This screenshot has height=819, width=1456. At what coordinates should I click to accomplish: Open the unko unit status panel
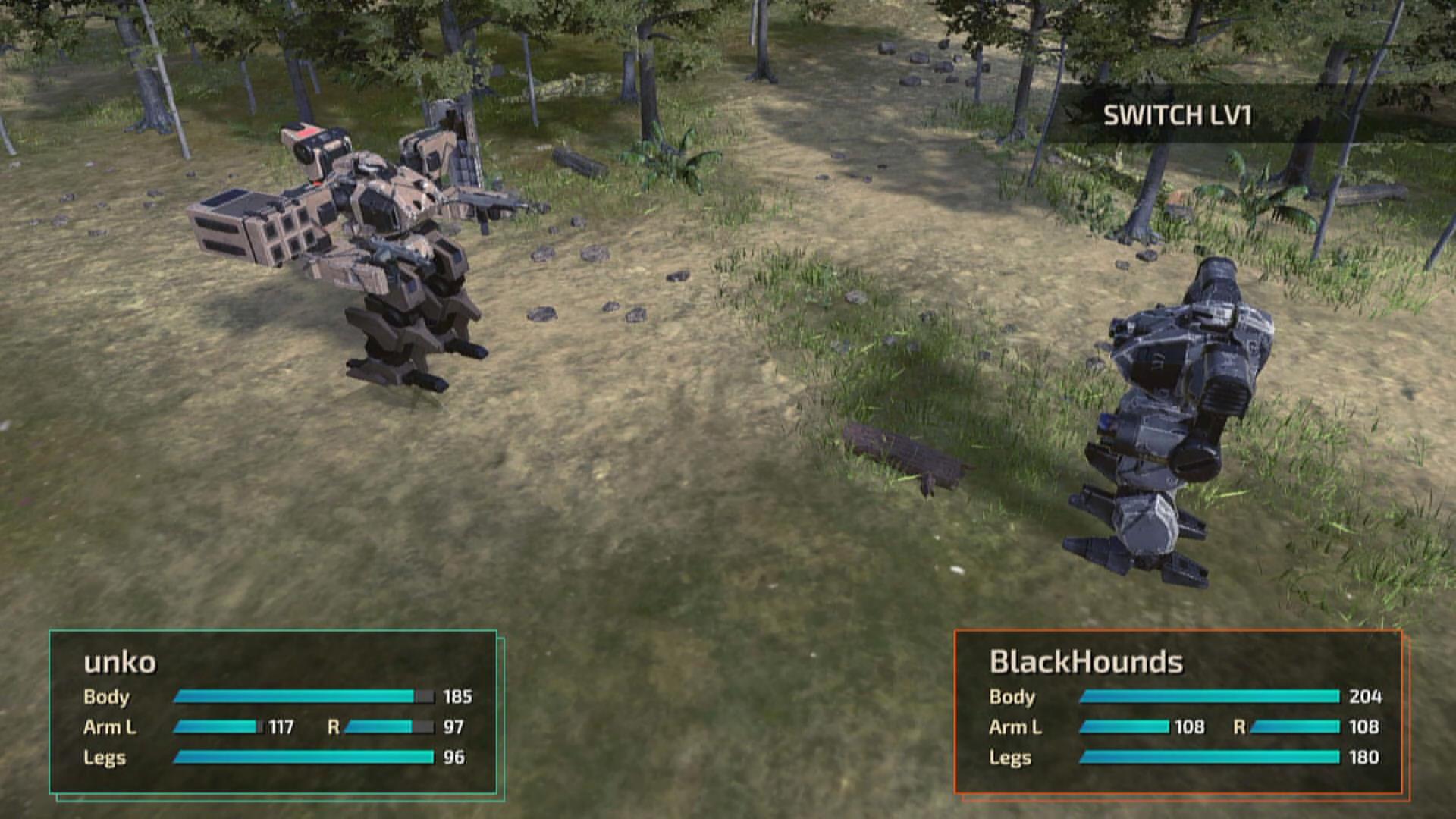pos(273,712)
